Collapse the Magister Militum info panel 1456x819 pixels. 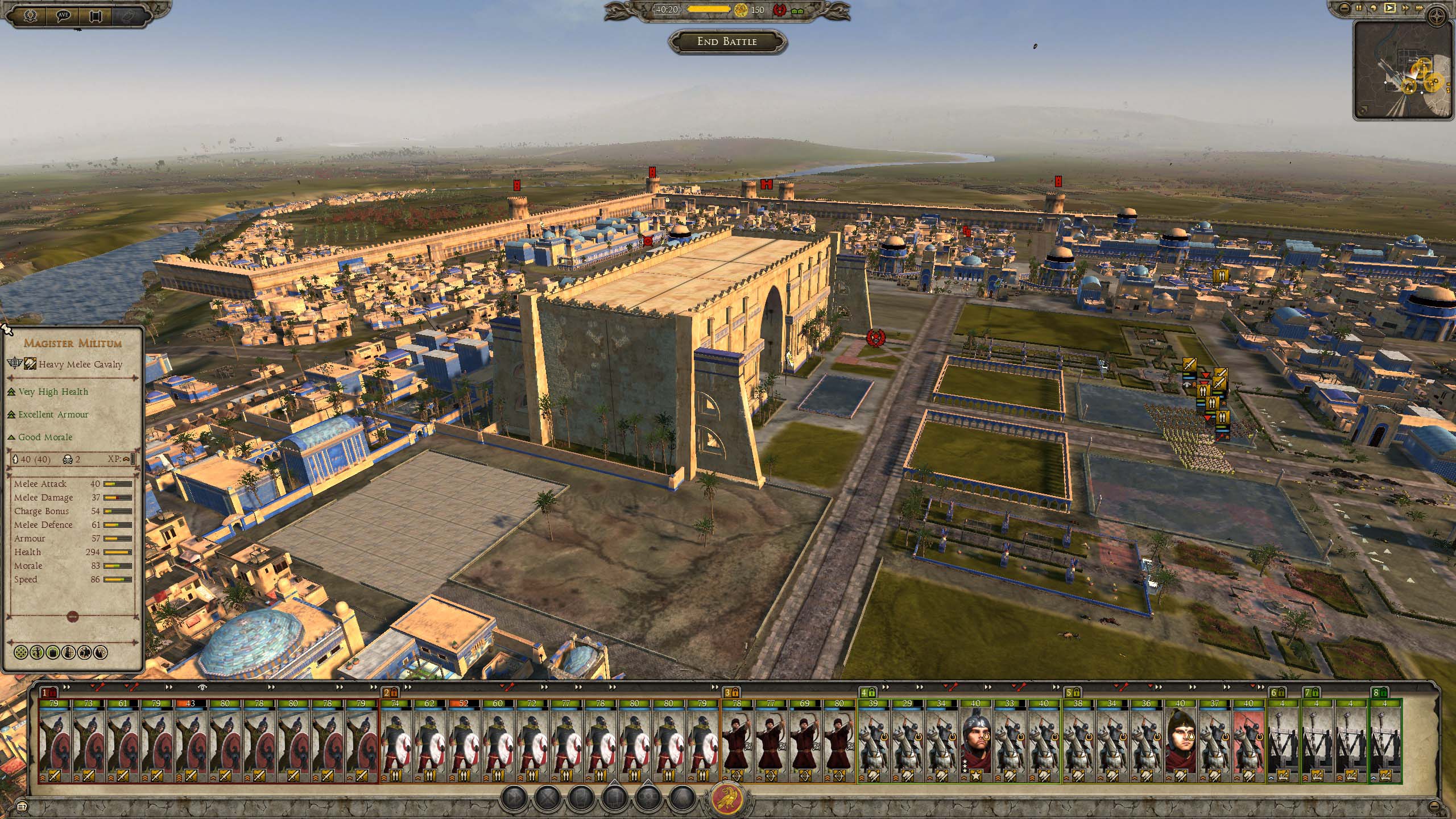pyautogui.click(x=72, y=616)
